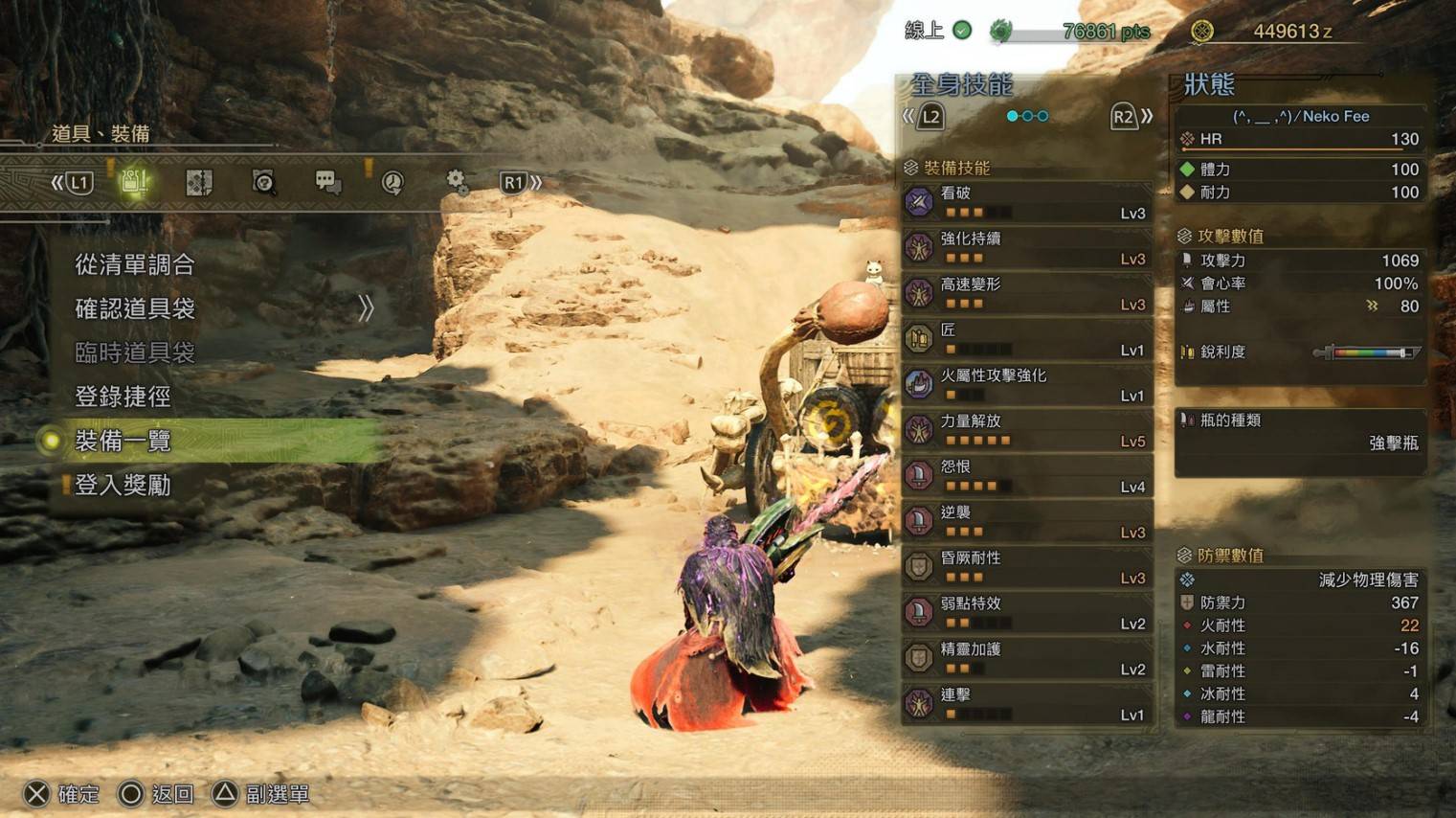Select the 怨恨 skill row
1456x818 pixels.
click(1026, 476)
